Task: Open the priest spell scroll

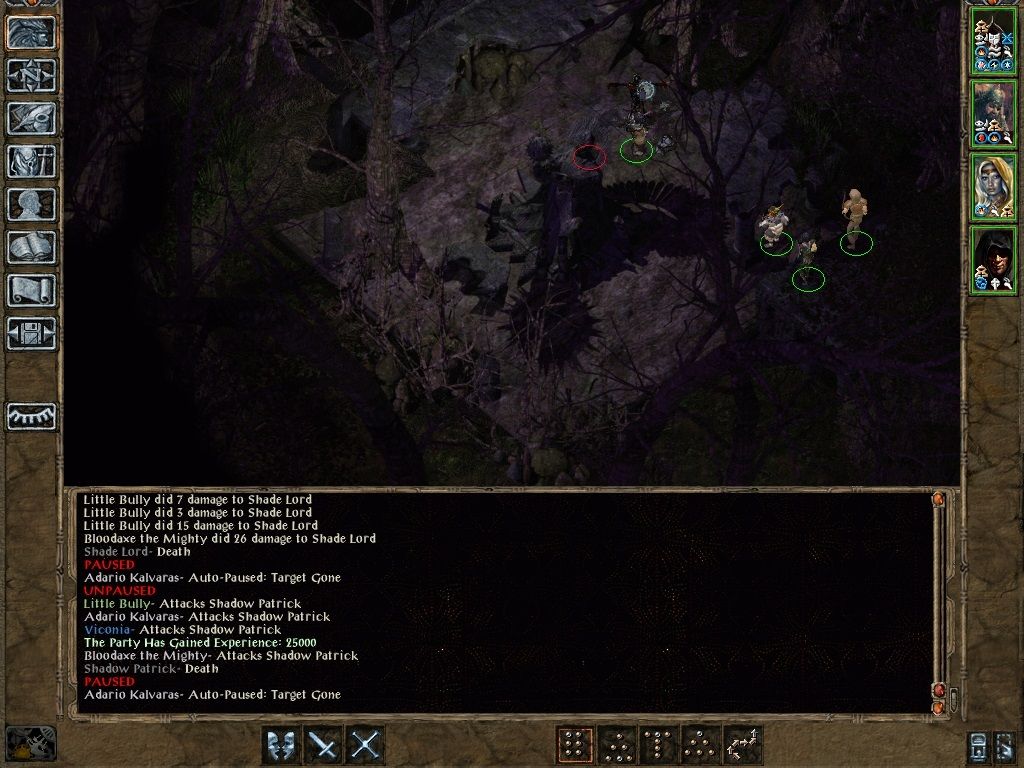Action: 31,290
